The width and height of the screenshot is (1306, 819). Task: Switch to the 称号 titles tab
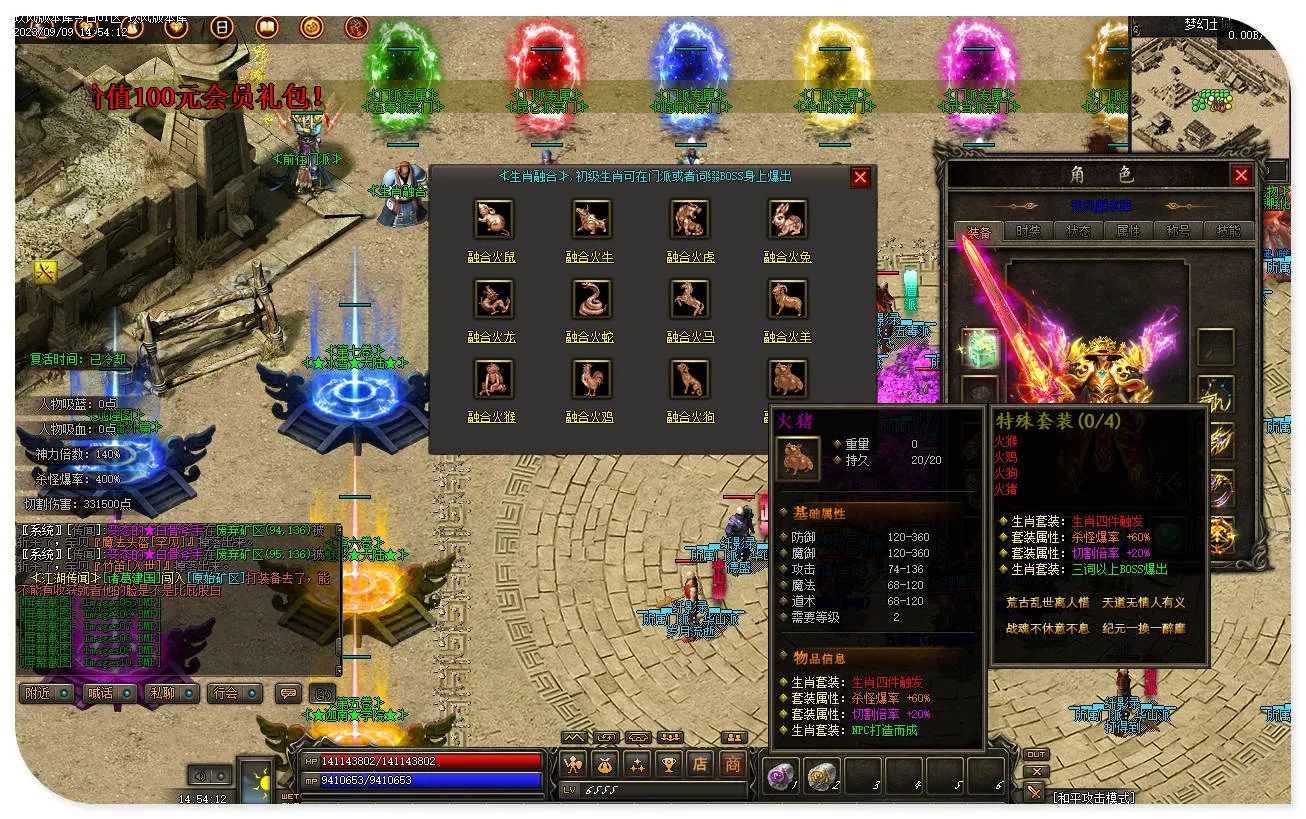(x=1178, y=231)
